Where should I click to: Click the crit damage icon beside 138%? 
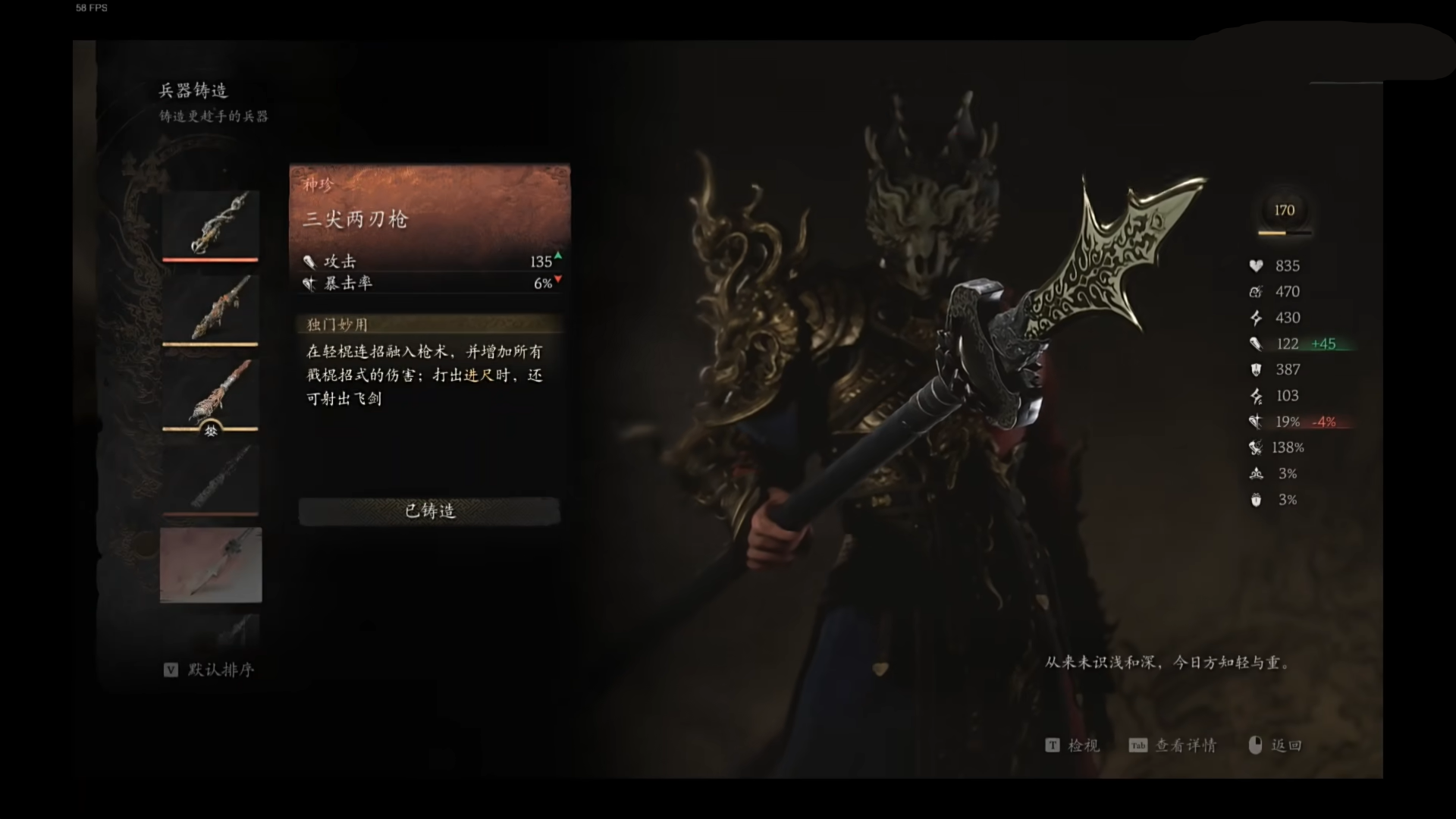1257,447
